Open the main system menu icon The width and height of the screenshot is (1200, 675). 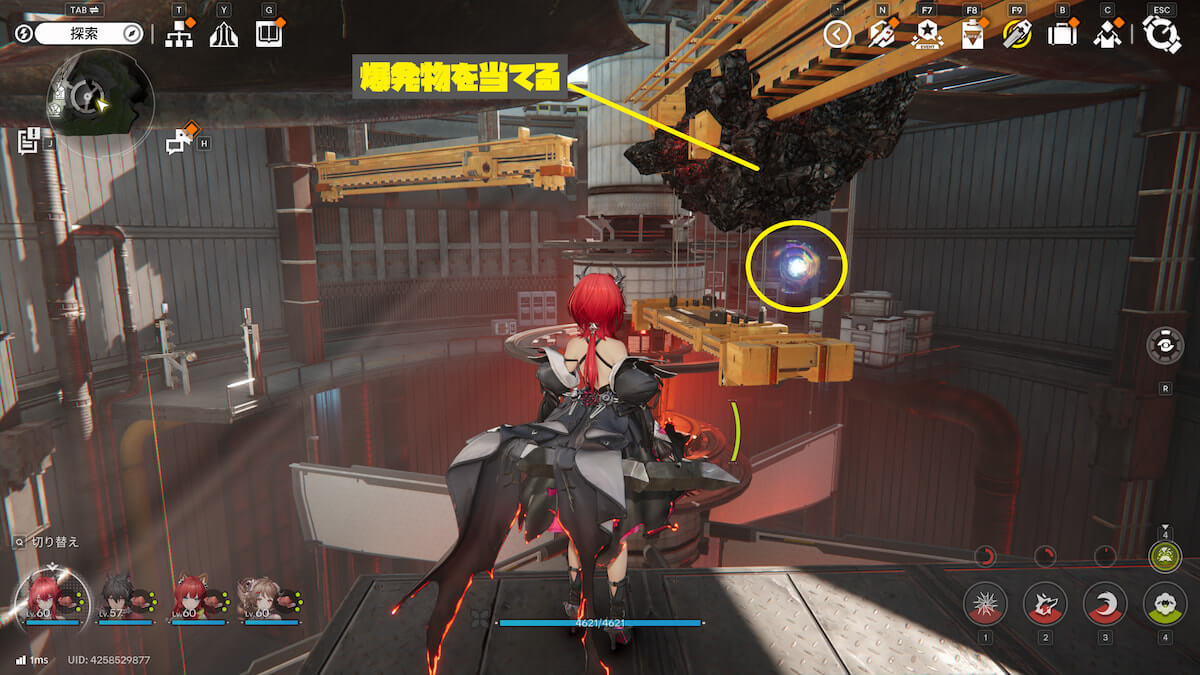[x=1162, y=34]
